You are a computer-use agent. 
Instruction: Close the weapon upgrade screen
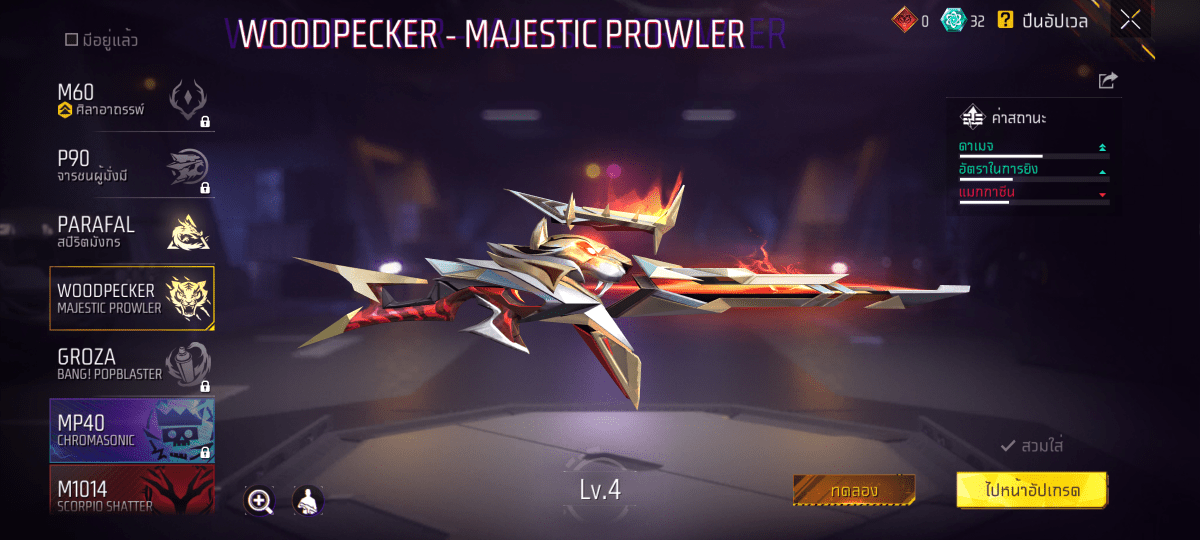click(1131, 20)
